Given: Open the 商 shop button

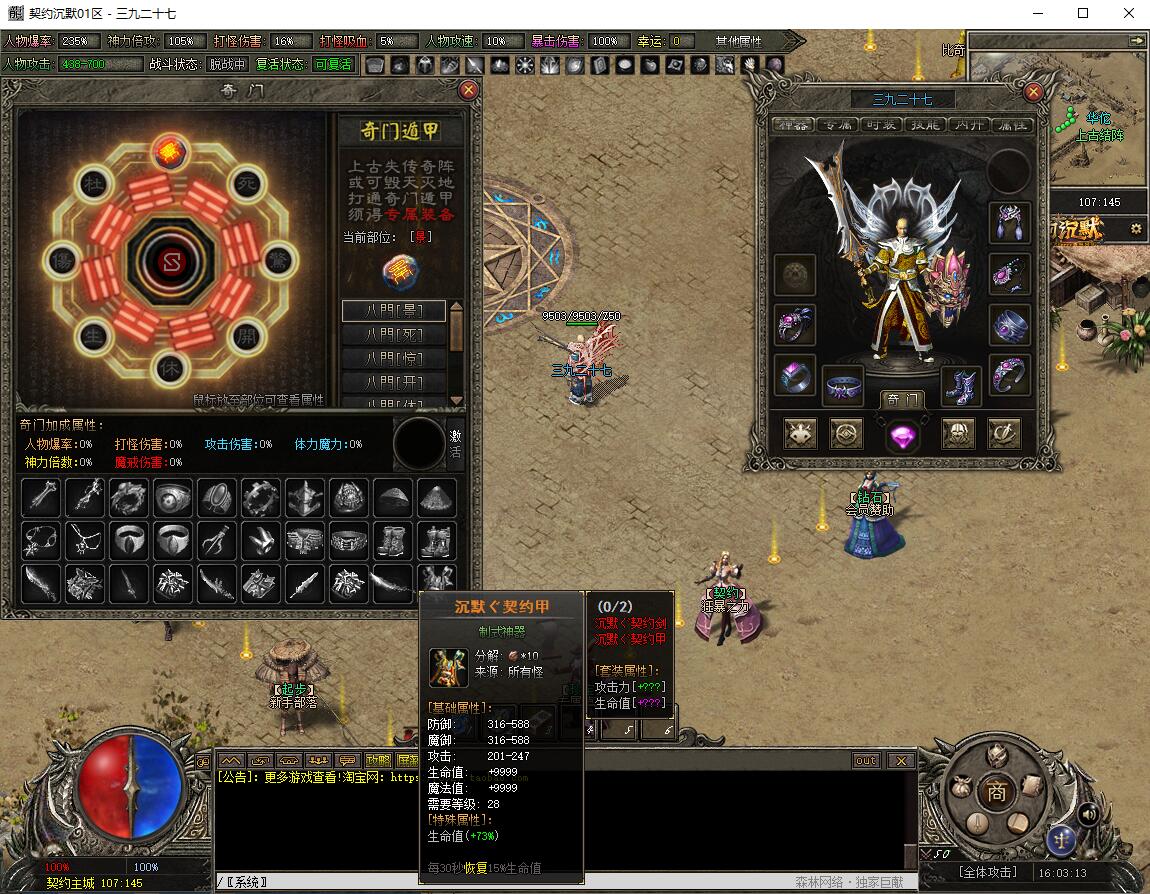Looking at the screenshot, I should tap(996, 791).
